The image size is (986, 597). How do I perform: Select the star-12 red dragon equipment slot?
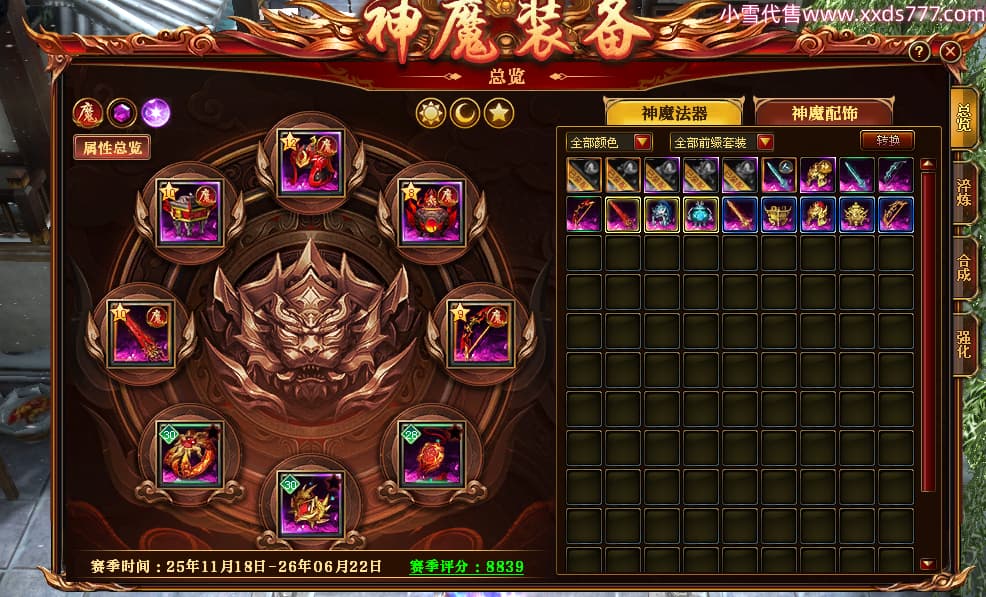(310, 161)
